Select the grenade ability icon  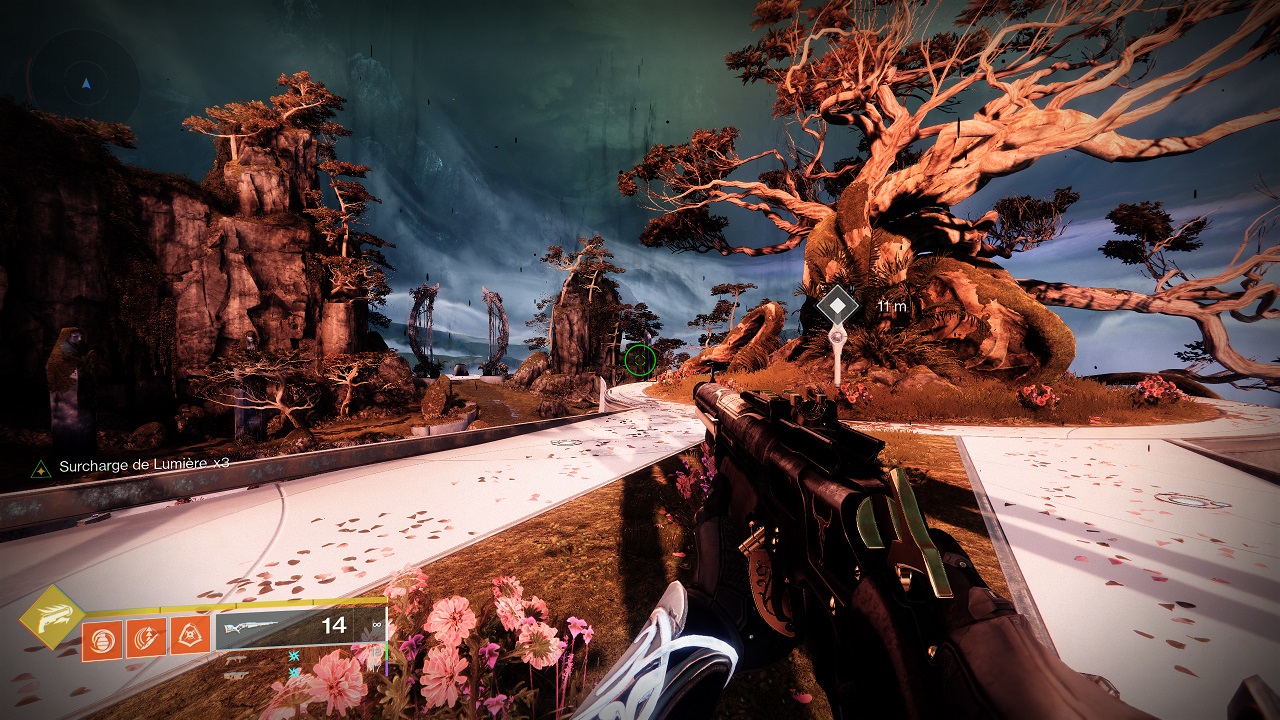pyautogui.click(x=101, y=640)
